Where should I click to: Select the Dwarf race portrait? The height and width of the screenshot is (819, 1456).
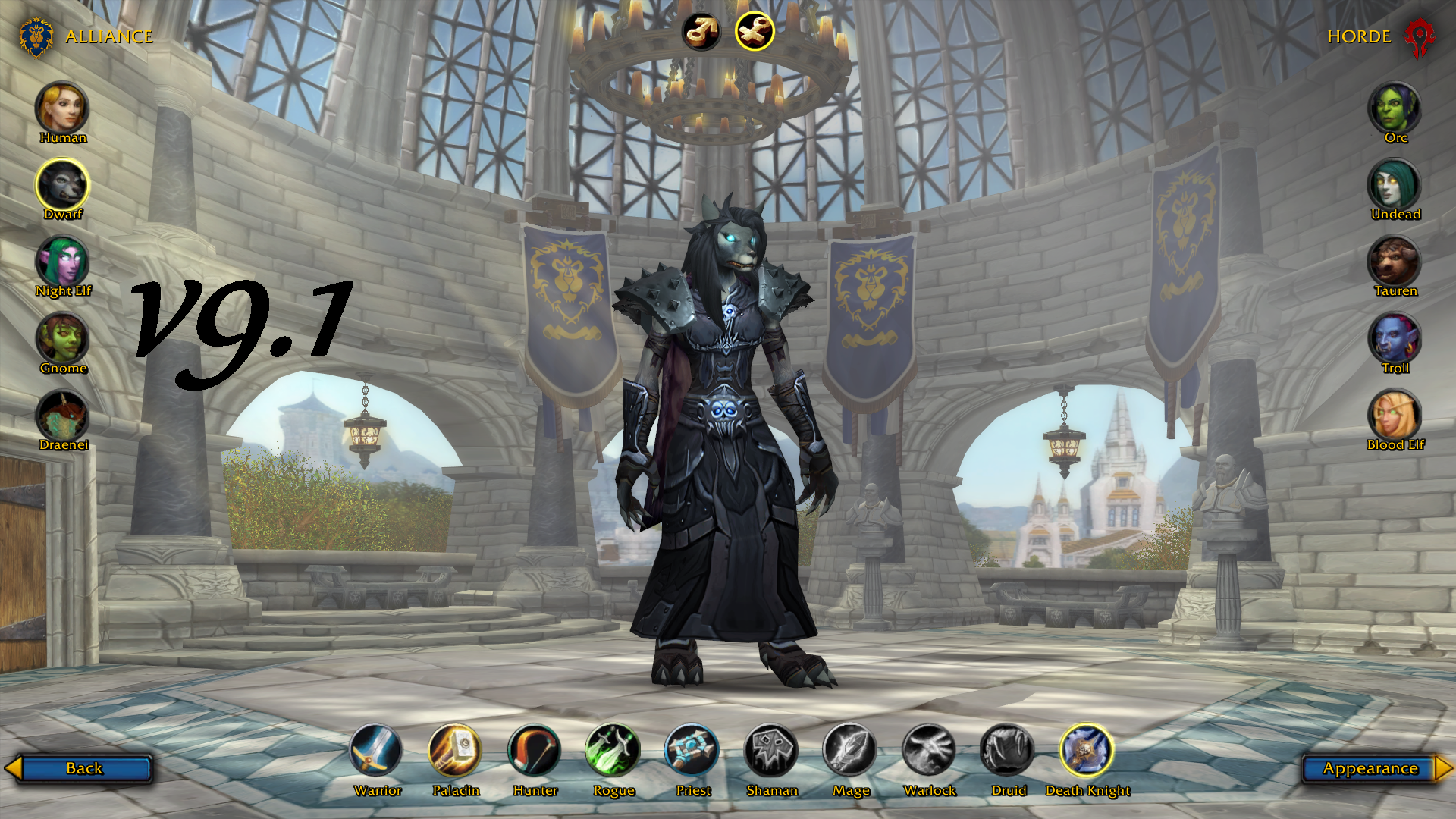coord(62,184)
